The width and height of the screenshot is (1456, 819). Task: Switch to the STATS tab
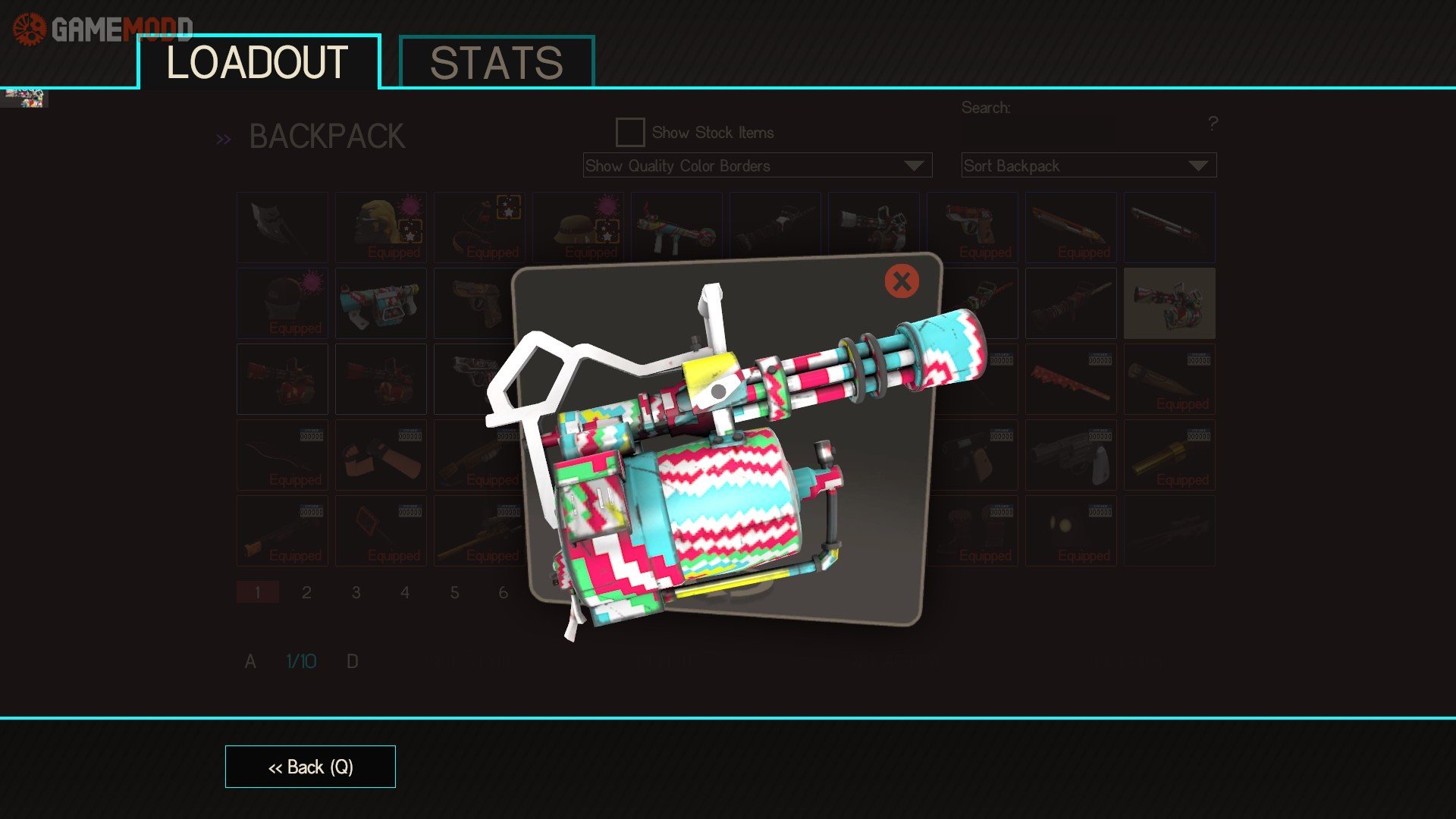coord(497,62)
